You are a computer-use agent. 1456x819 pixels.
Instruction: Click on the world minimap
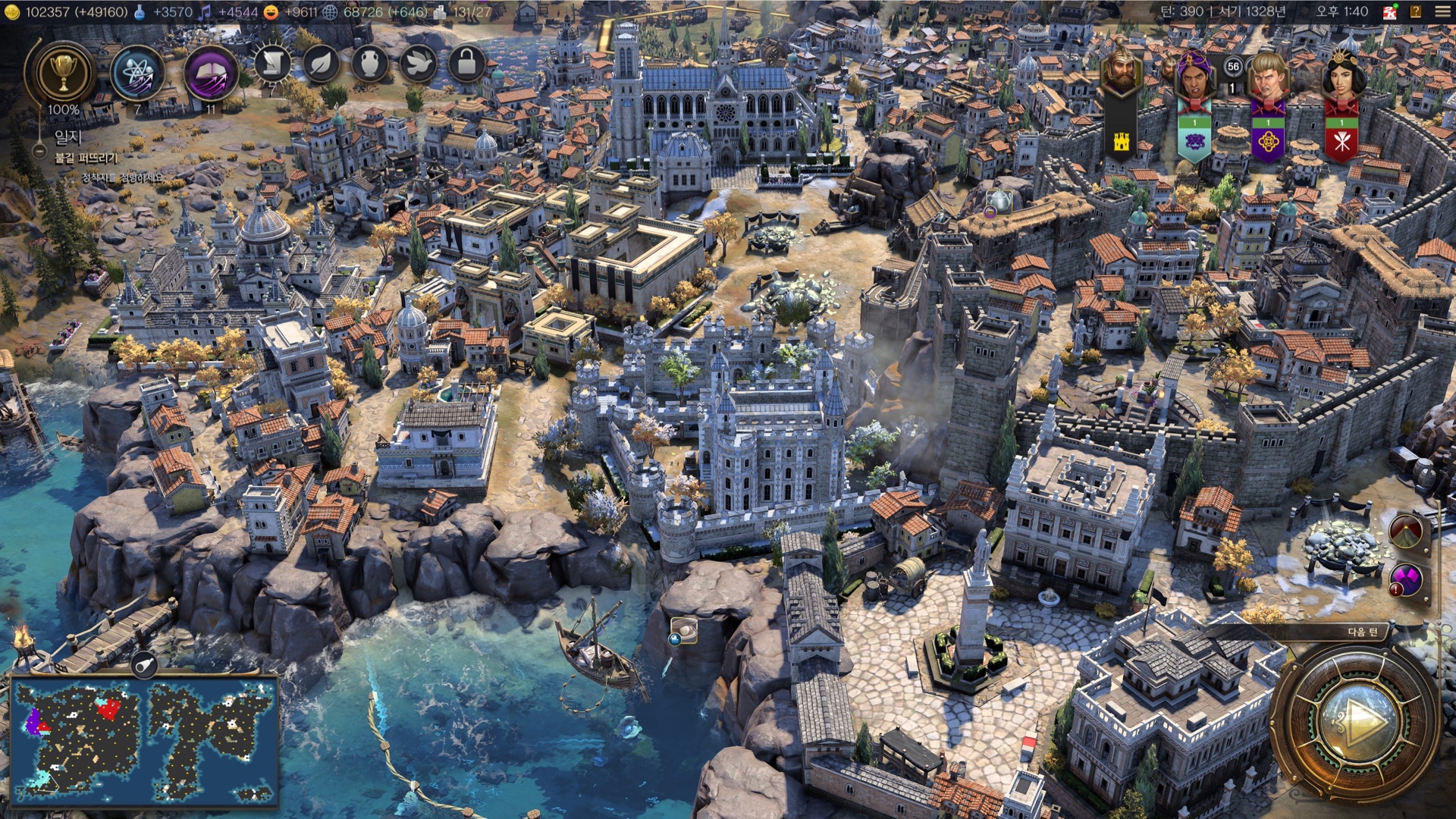pos(144,741)
